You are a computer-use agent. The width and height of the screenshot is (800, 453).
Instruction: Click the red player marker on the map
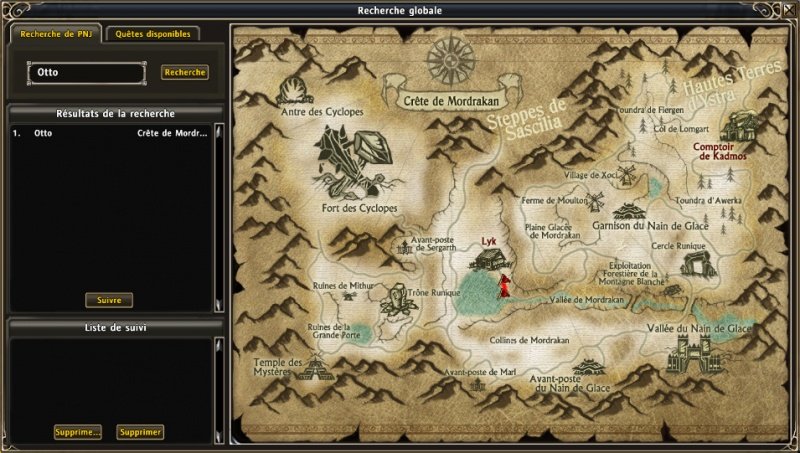pyautogui.click(x=504, y=286)
